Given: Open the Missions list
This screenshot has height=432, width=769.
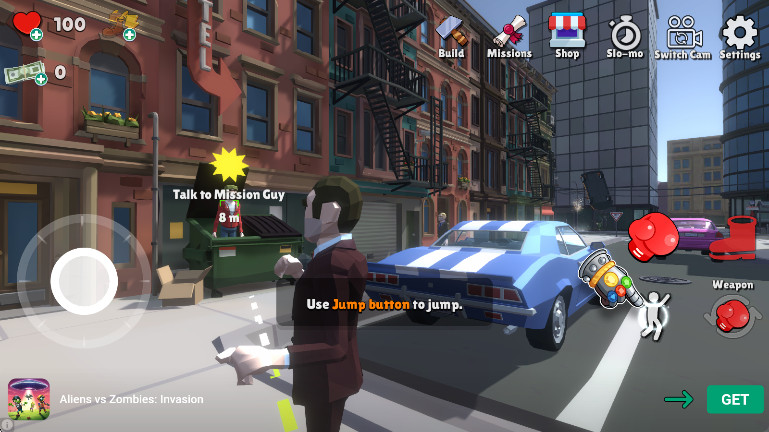Looking at the screenshot, I should pos(509,35).
